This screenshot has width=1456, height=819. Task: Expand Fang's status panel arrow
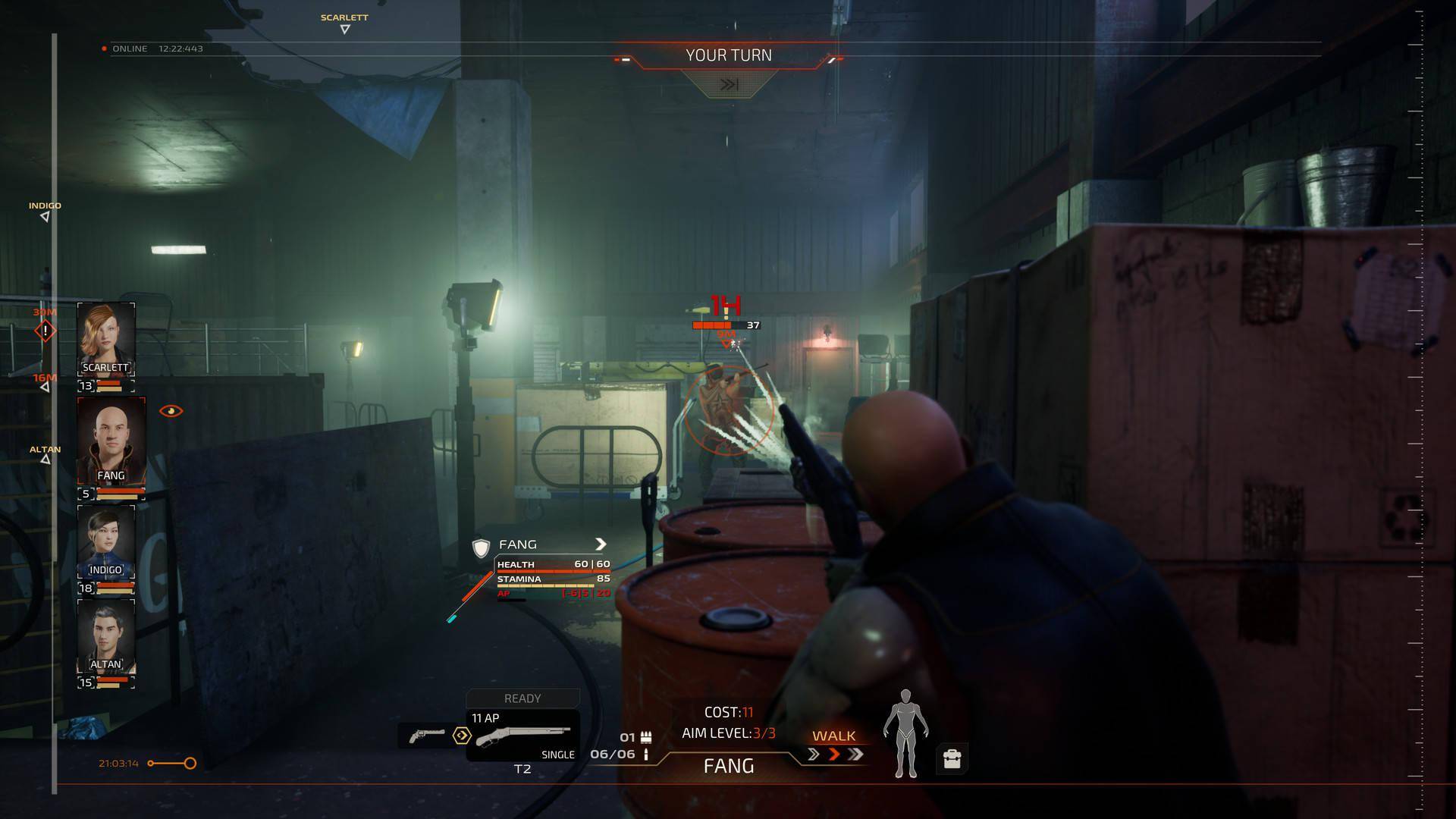pyautogui.click(x=601, y=544)
